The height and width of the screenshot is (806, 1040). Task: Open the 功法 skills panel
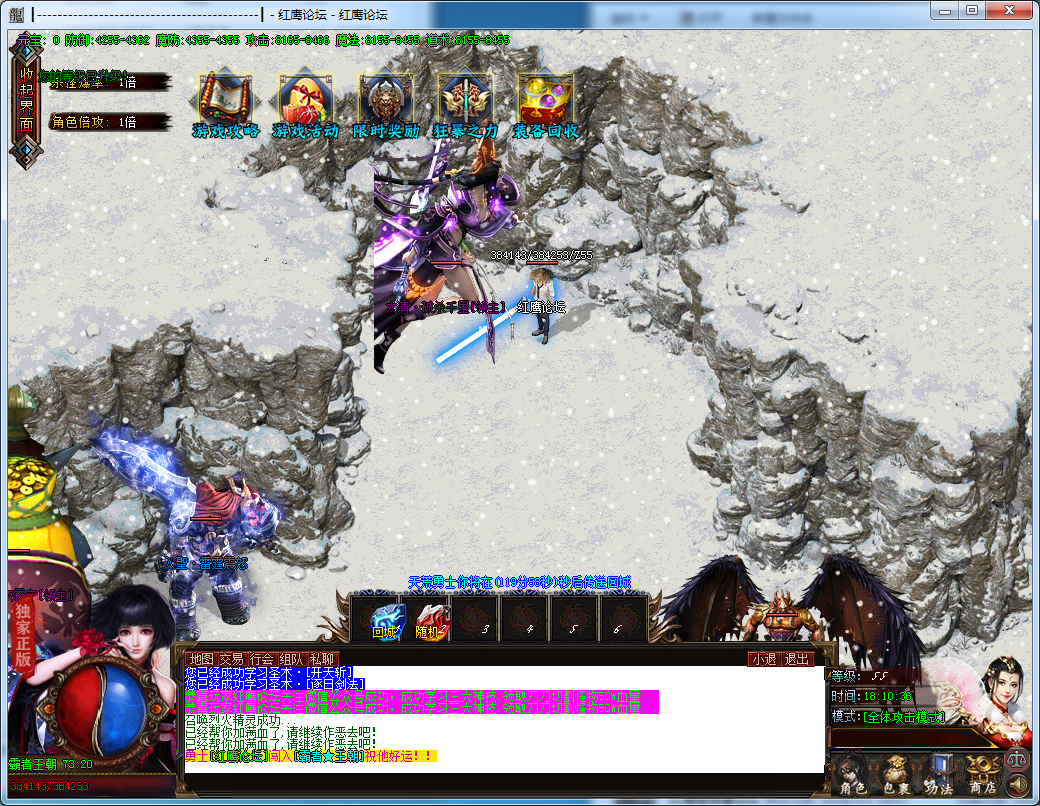pyautogui.click(x=939, y=774)
